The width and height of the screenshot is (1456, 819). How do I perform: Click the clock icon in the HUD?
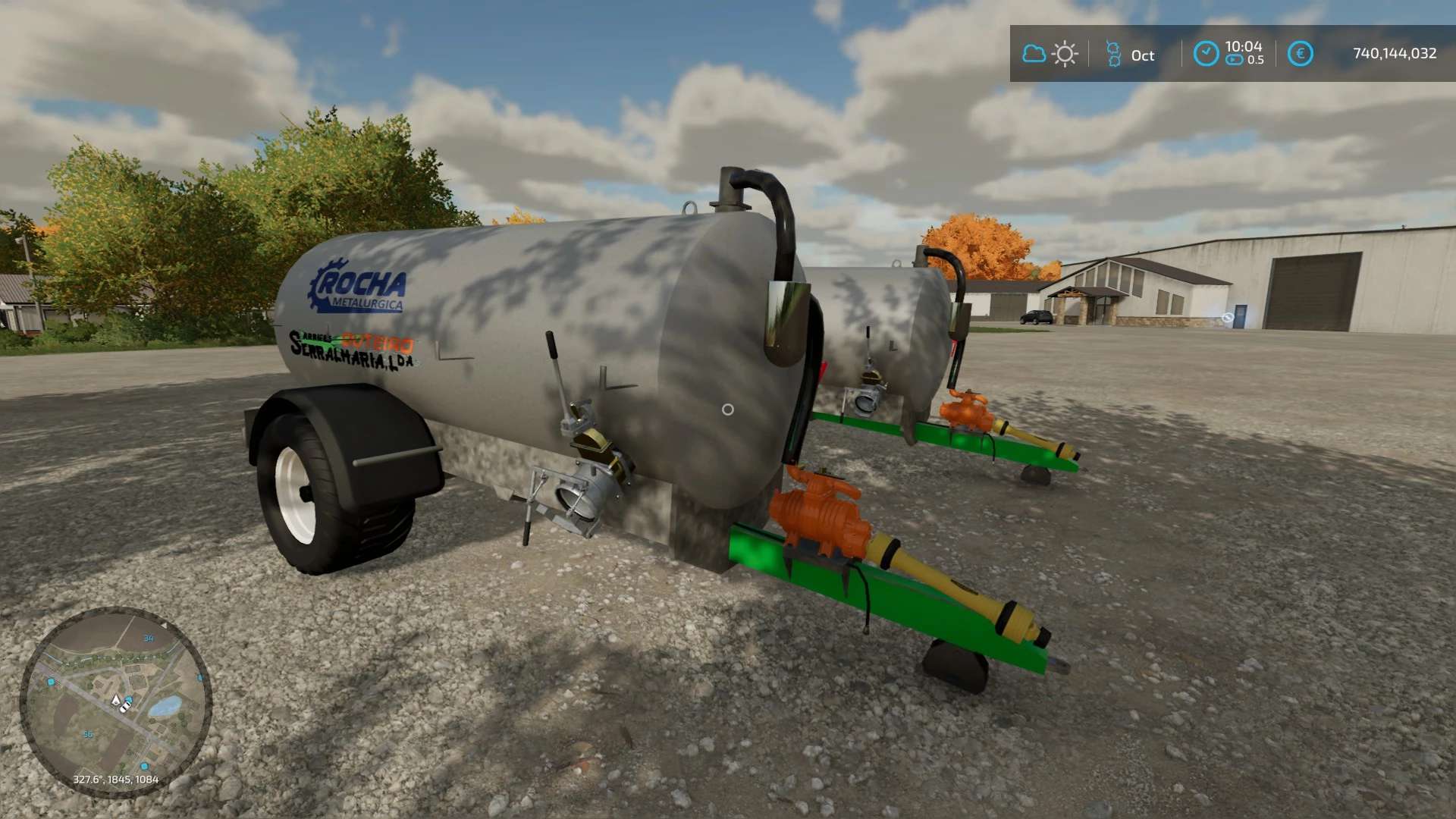point(1206,54)
